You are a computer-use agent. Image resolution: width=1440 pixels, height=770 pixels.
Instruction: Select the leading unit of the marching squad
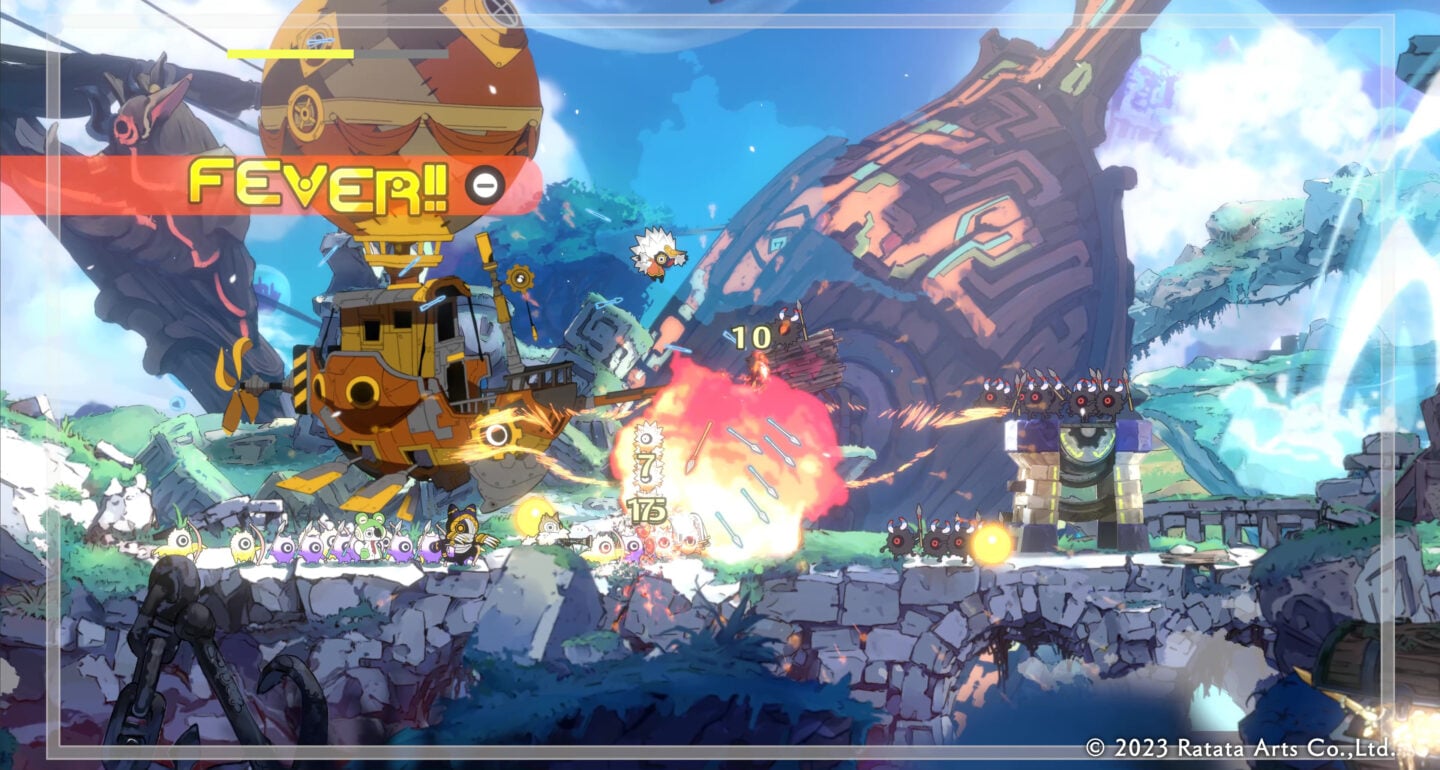[180, 540]
